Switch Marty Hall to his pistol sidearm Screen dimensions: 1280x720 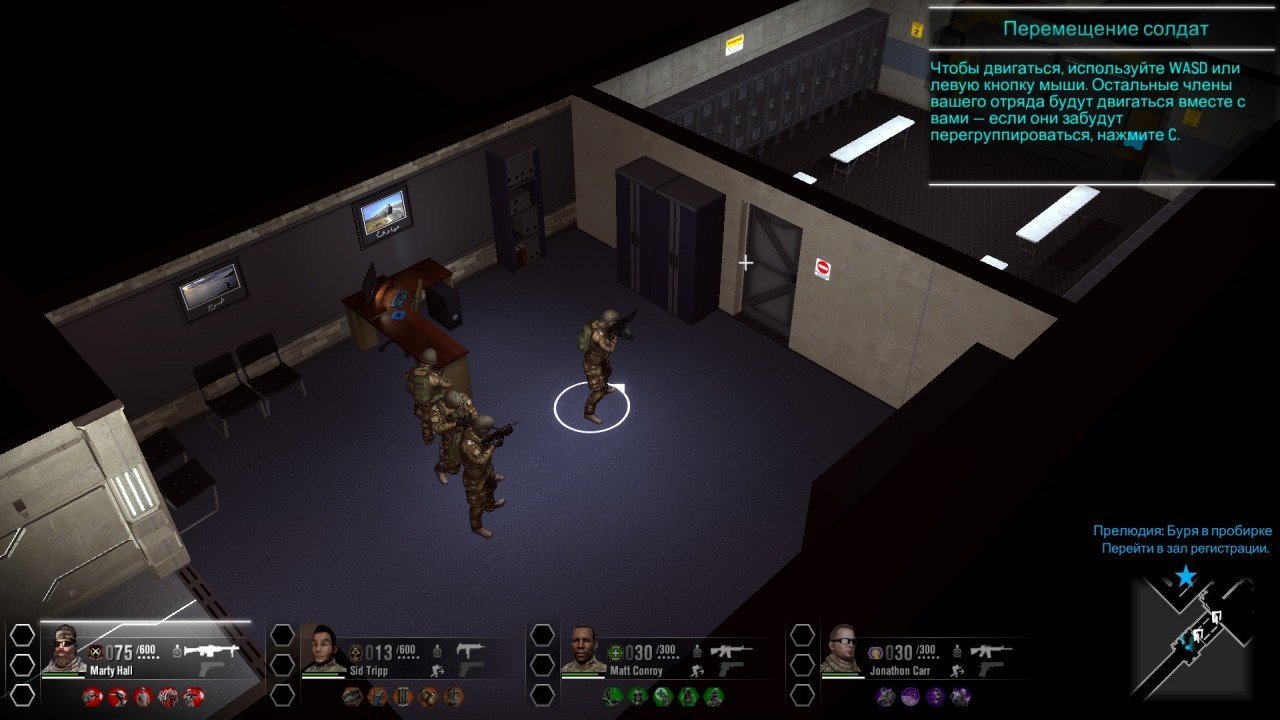click(213, 669)
